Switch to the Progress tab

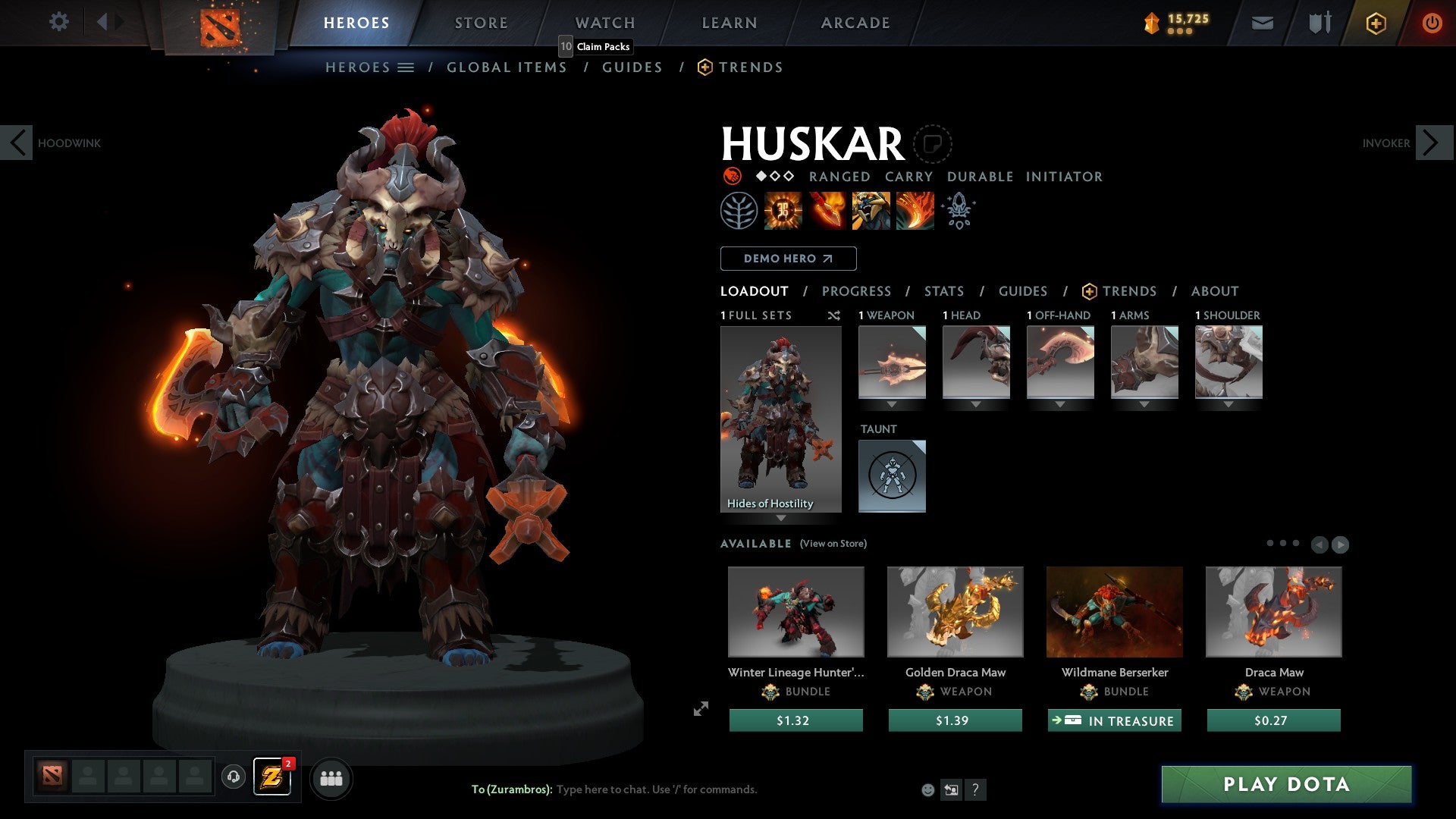point(856,291)
